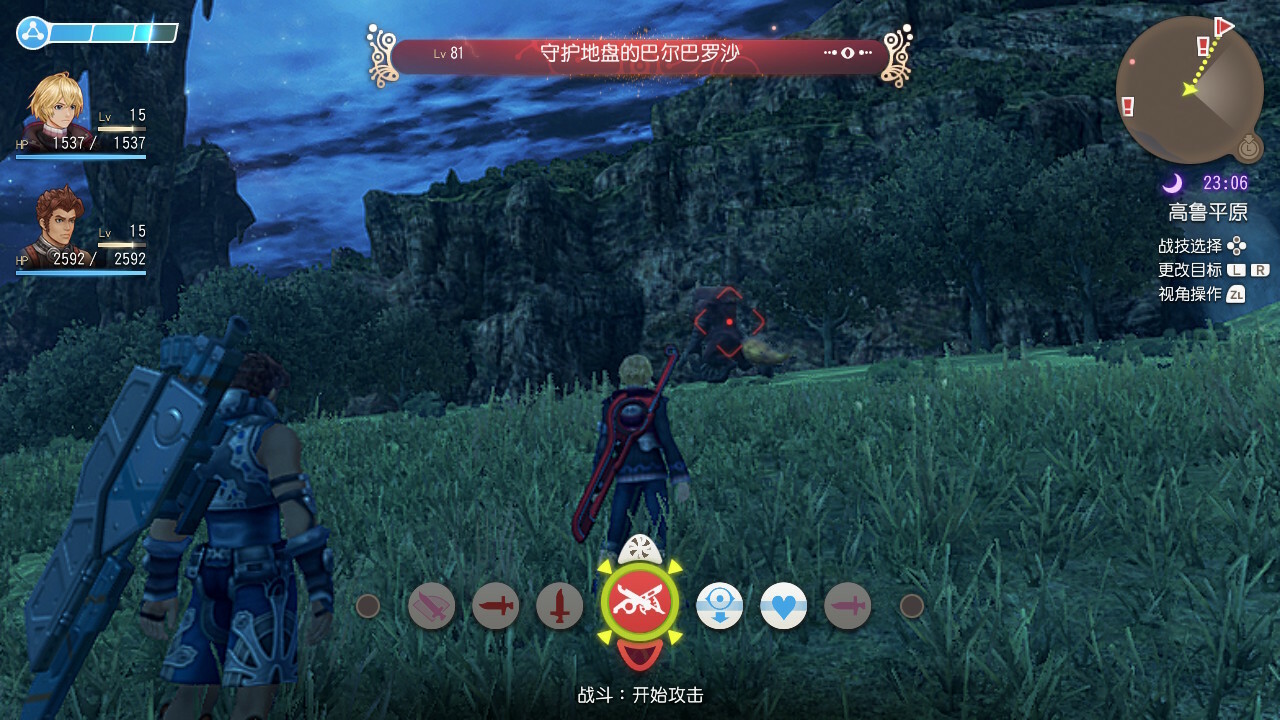Image resolution: width=1280 pixels, height=720 pixels.
Task: Click the clock icon on the minimap
Action: [x=1247, y=147]
